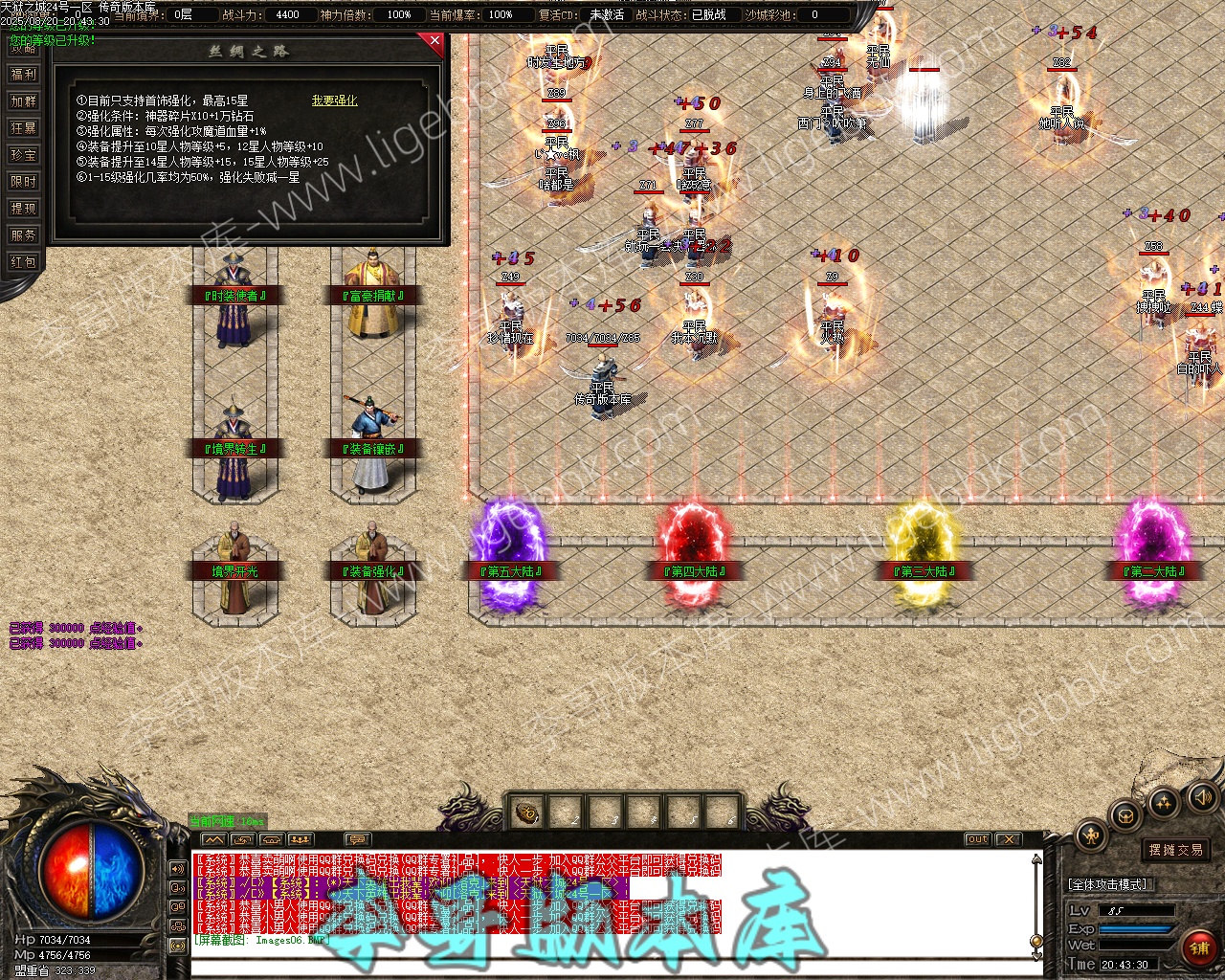Open the skills three-star icon
1225x980 pixels.
[1164, 803]
